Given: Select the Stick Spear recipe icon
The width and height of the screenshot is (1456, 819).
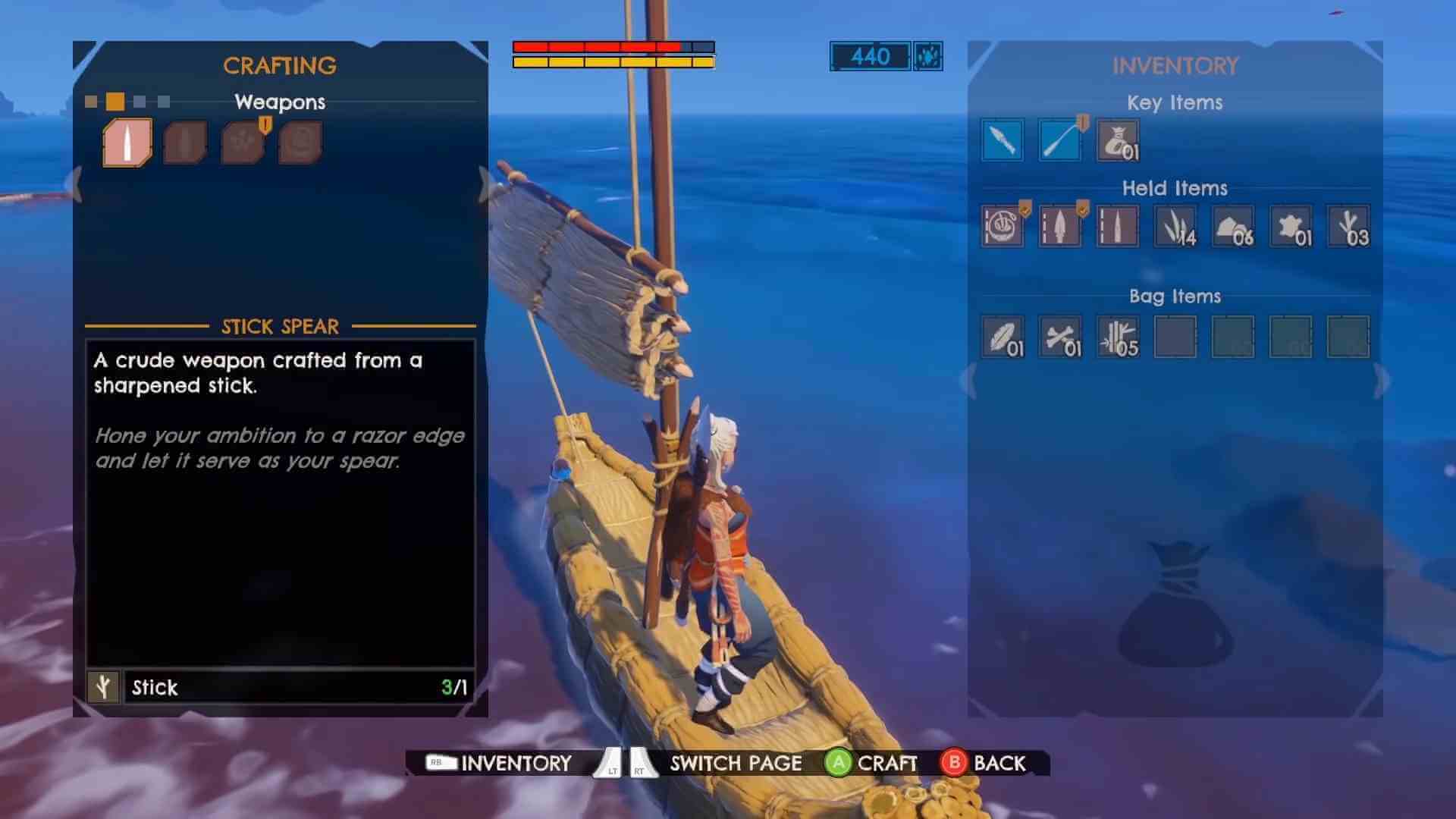Looking at the screenshot, I should pos(127,144).
